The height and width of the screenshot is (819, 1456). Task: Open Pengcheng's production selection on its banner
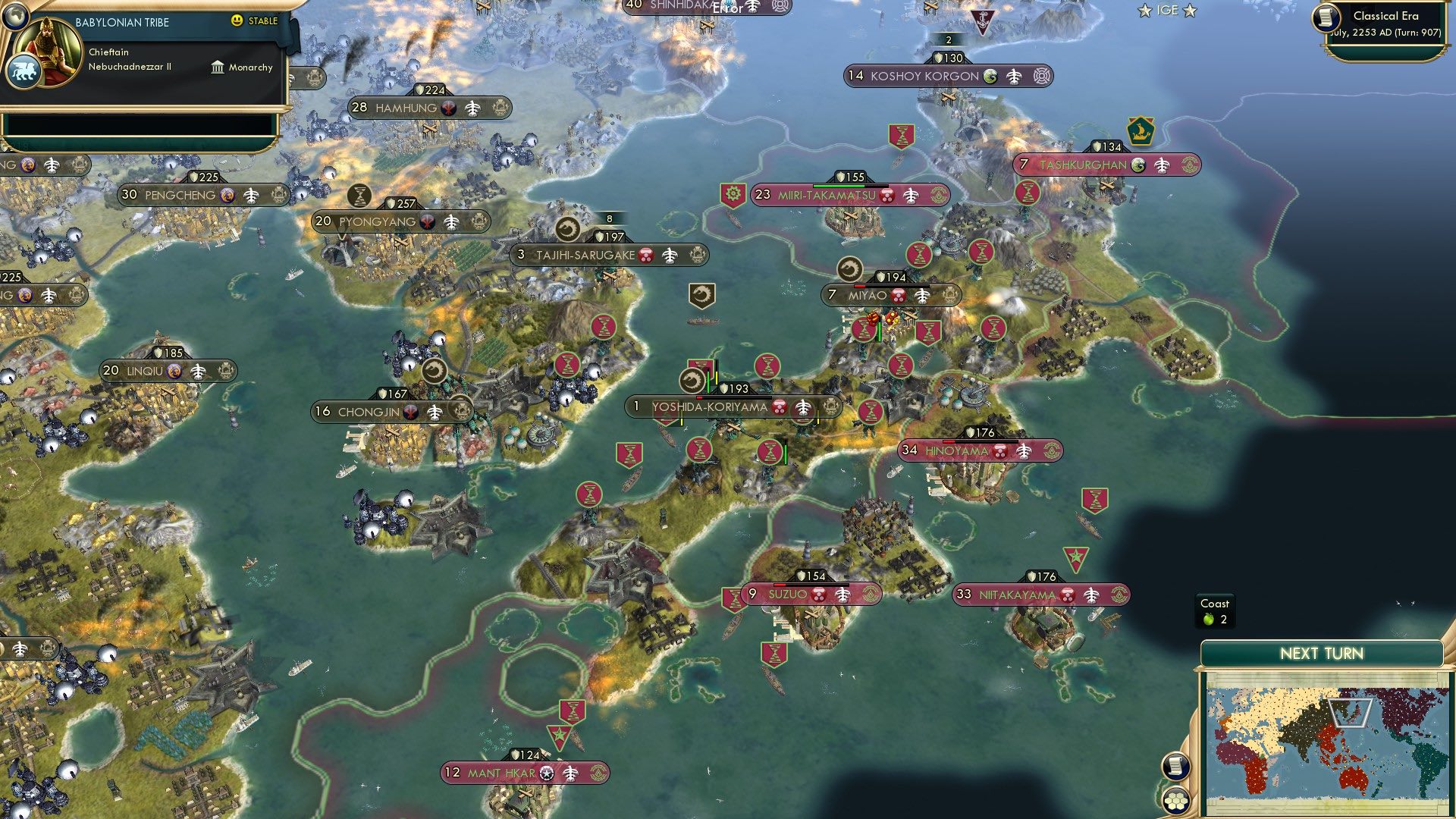pyautogui.click(x=278, y=194)
